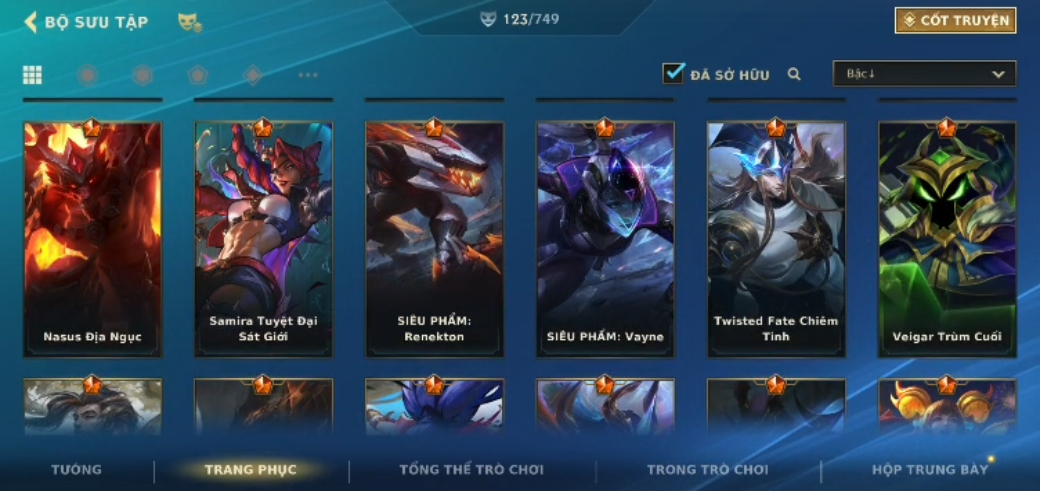
Task: Pick the SIÊU PHẨM: Vayne skin card
Action: pyautogui.click(x=605, y=239)
